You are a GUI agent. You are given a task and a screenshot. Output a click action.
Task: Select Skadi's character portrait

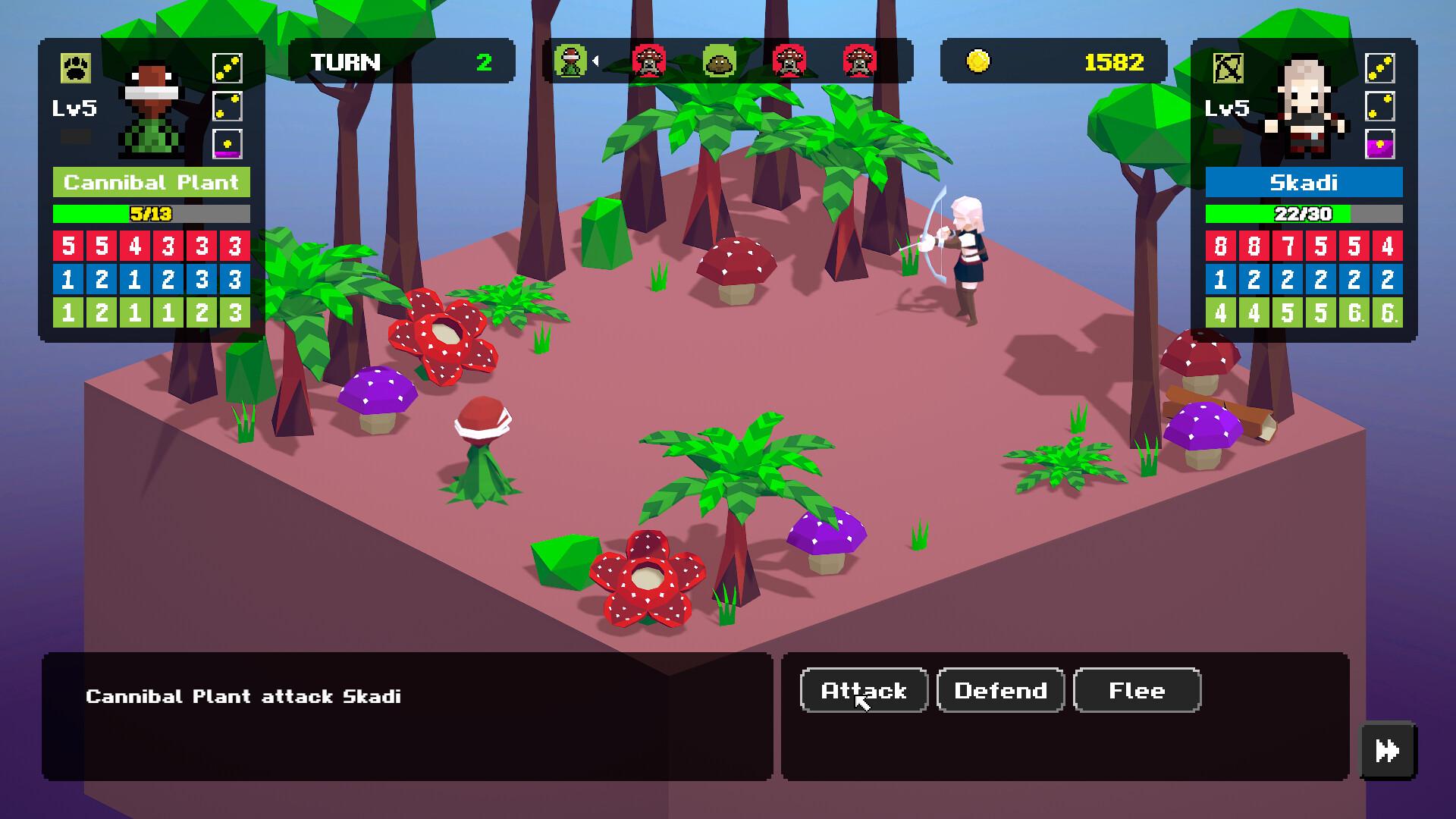pos(1303,106)
